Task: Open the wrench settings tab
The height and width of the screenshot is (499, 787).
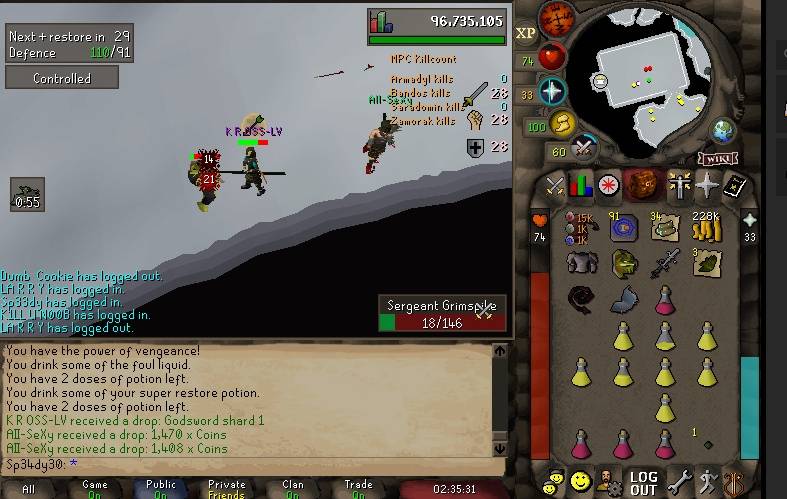Action: coord(680,482)
